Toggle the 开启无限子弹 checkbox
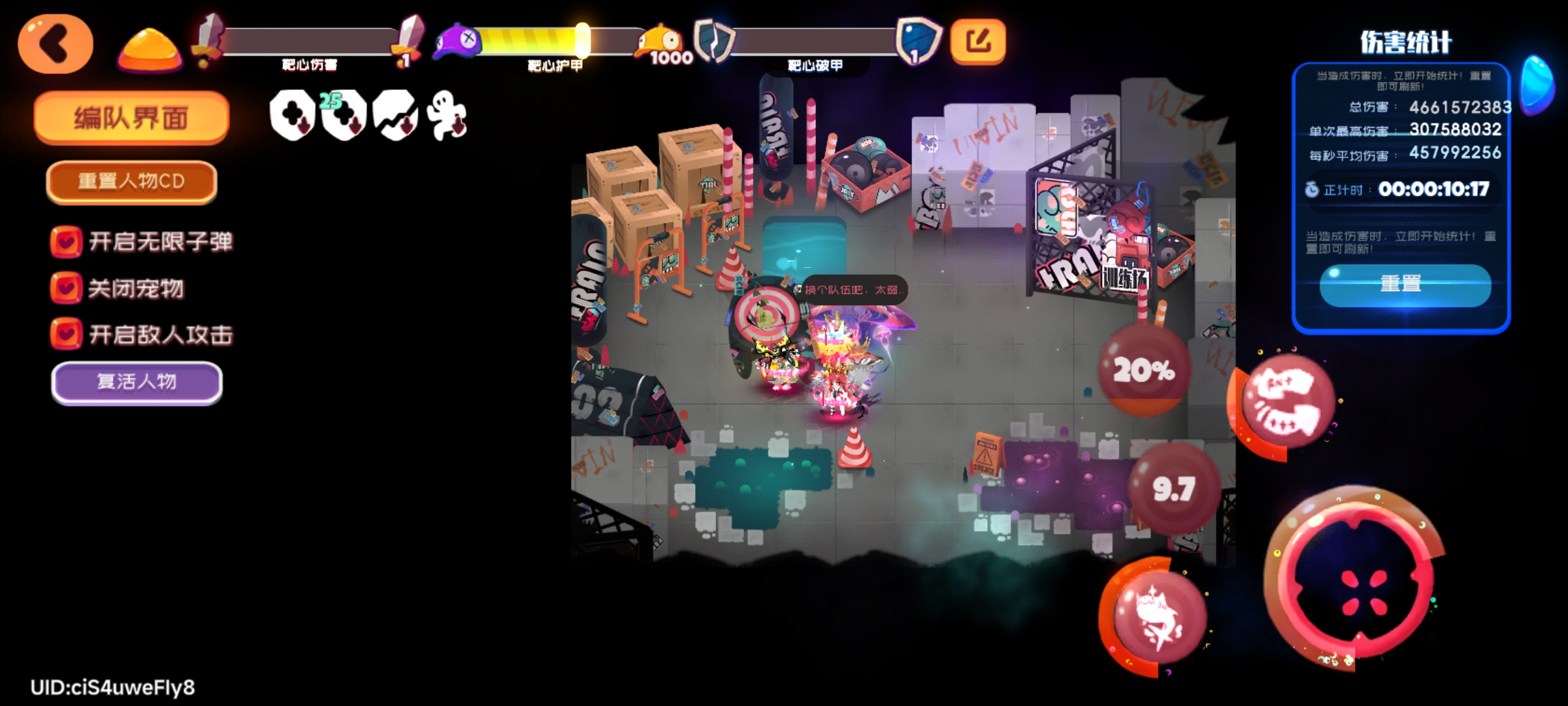This screenshot has height=706, width=1568. coord(66,241)
